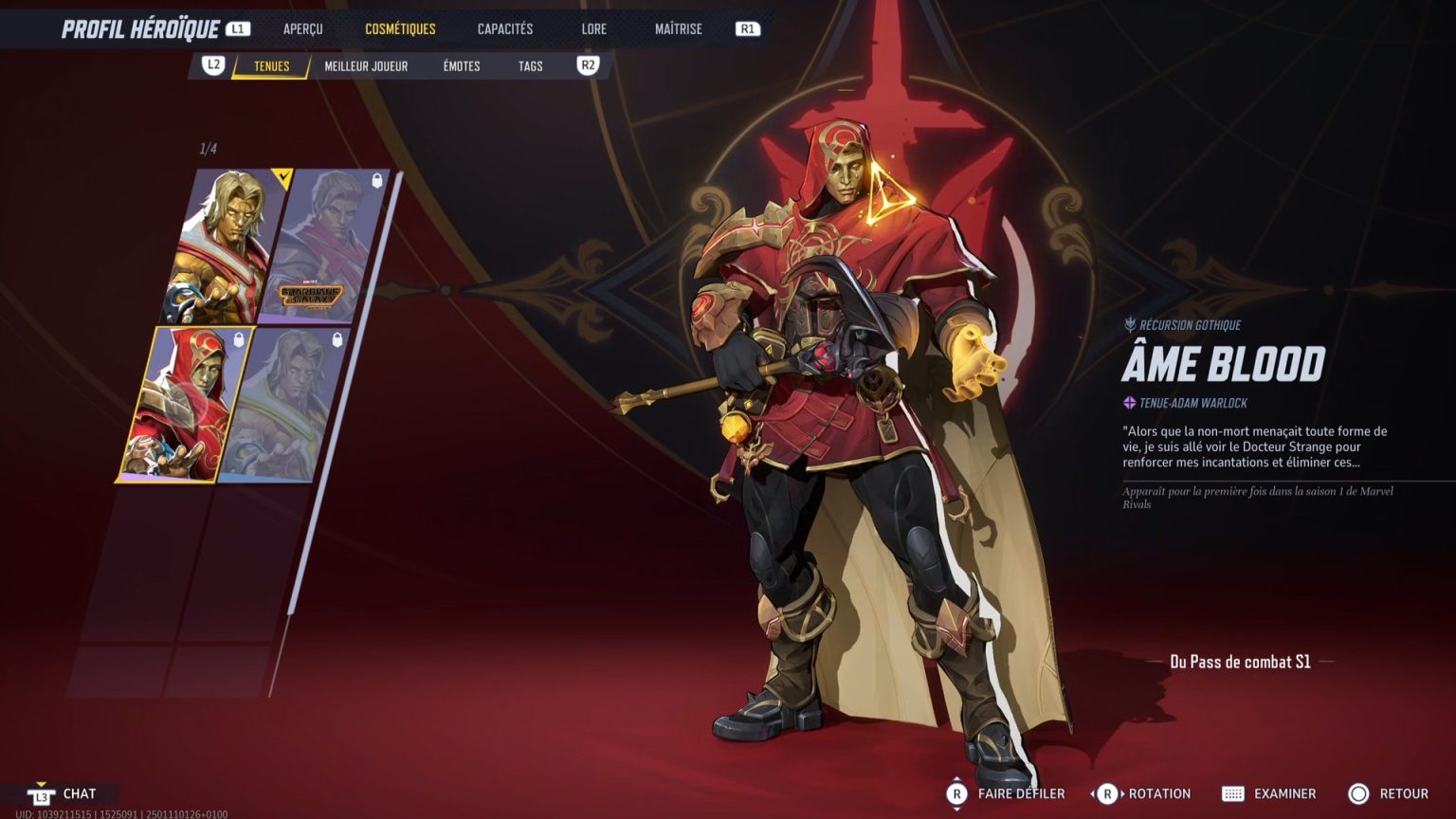Open the MAÎTRISE tab
The height and width of the screenshot is (819, 1456).
pos(679,28)
